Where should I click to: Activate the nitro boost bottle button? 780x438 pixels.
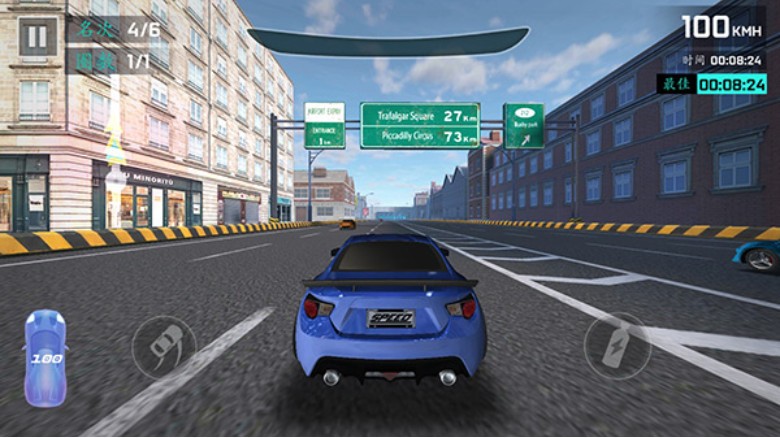pyautogui.click(x=615, y=345)
